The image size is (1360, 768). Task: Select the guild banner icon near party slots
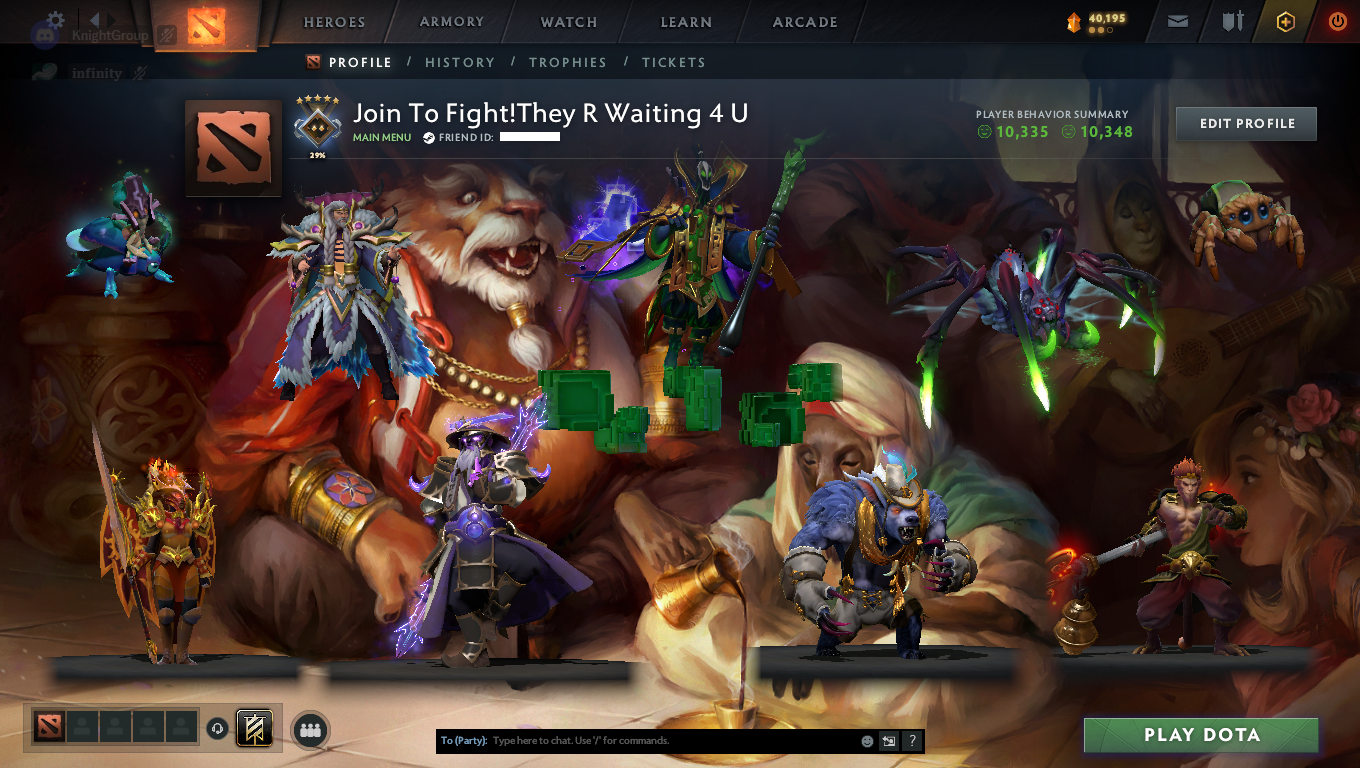click(x=254, y=727)
